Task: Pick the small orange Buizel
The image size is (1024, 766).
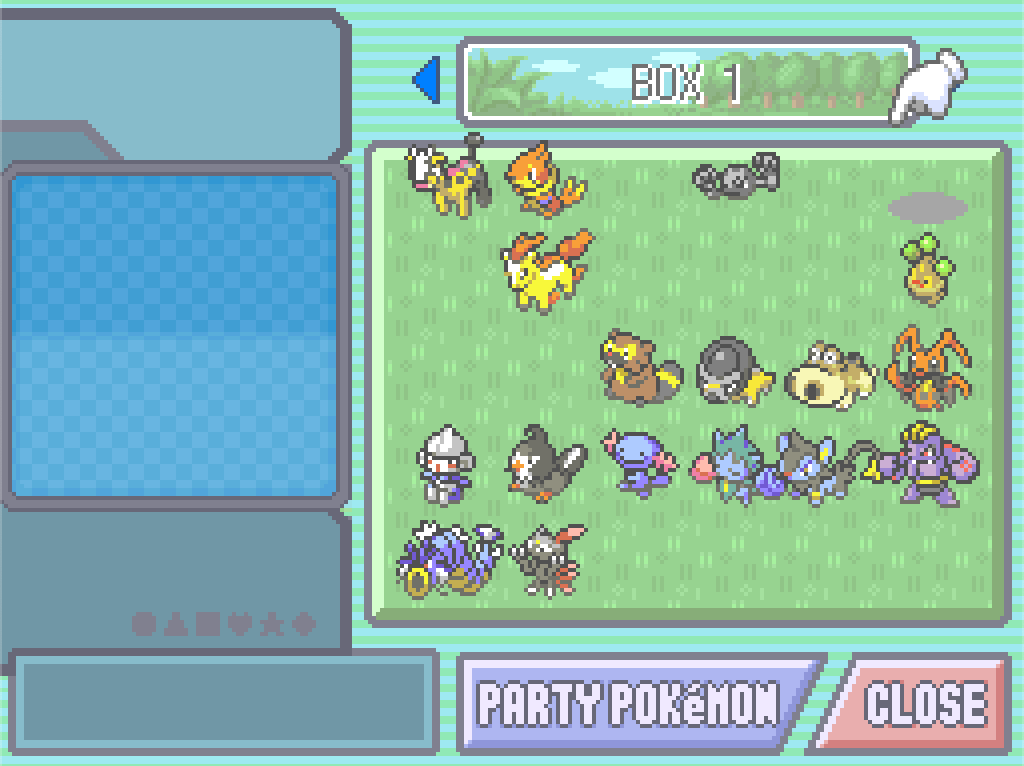Action: (x=544, y=180)
